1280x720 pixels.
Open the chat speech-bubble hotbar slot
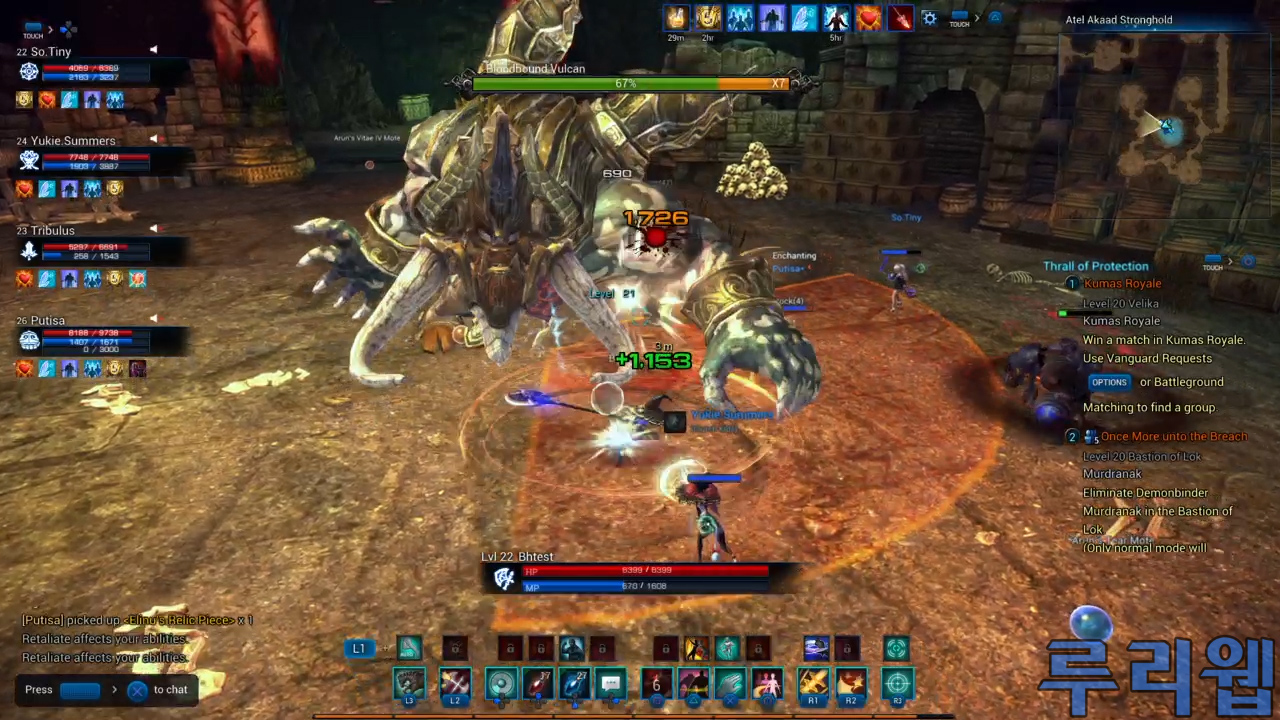611,684
